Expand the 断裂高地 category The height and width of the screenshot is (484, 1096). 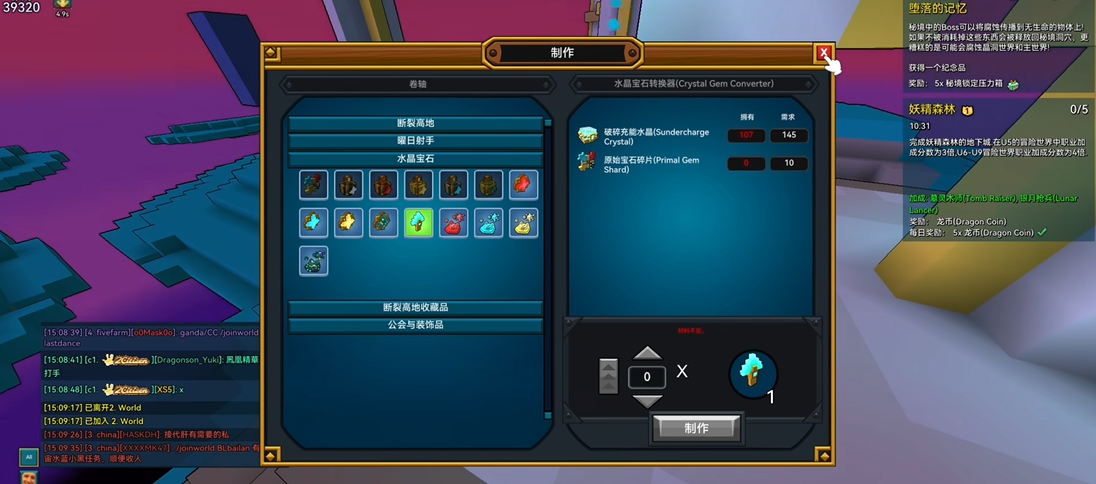click(x=415, y=124)
